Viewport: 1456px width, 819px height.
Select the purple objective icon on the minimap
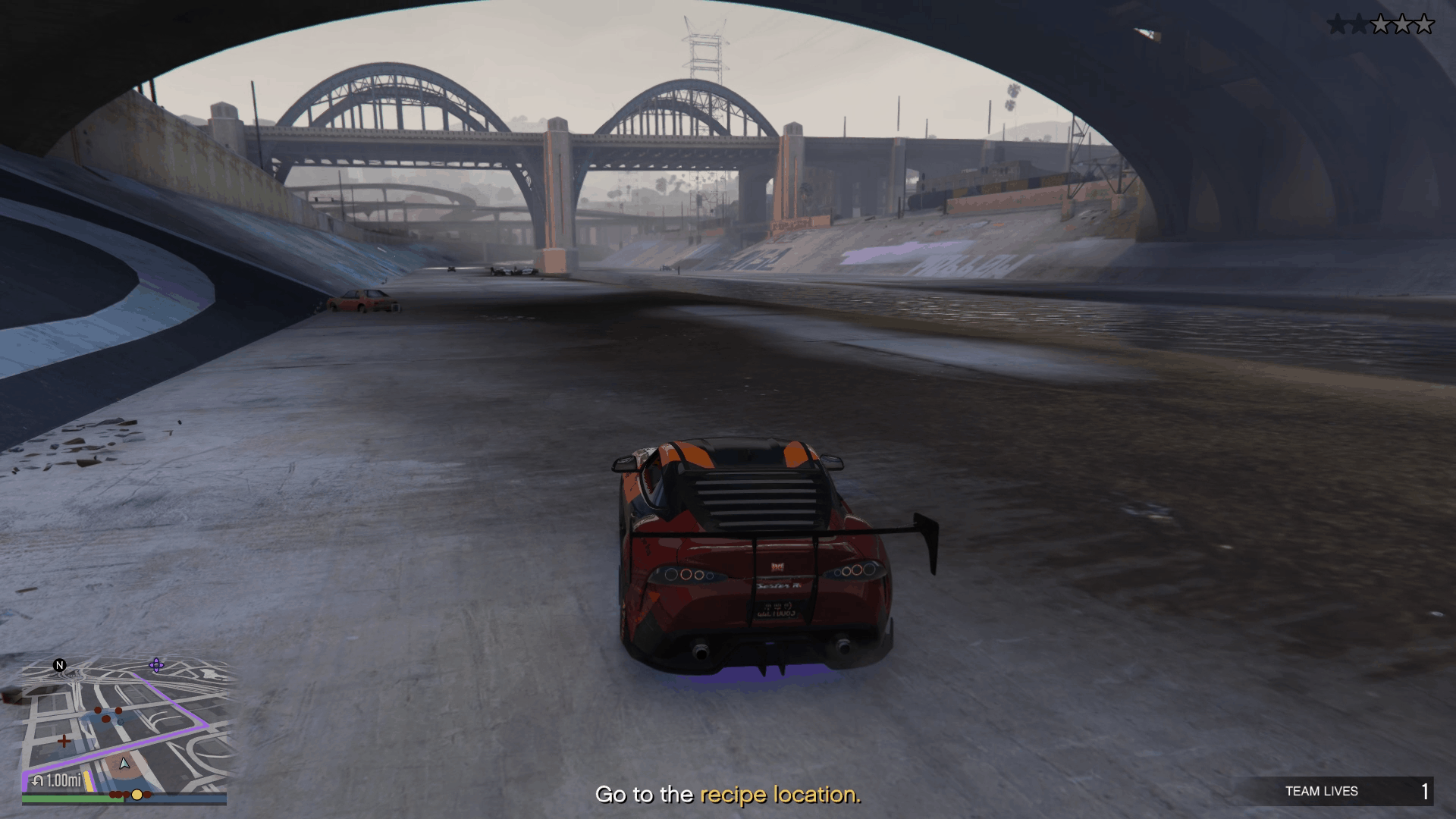[156, 666]
